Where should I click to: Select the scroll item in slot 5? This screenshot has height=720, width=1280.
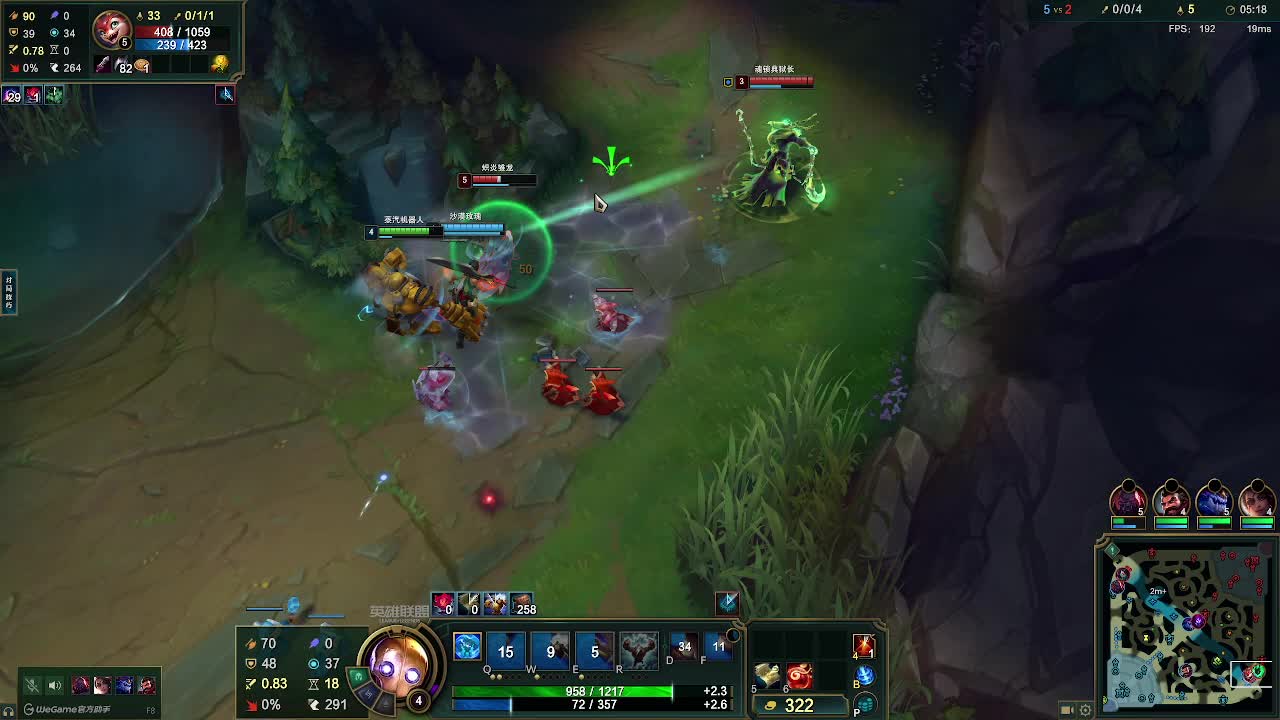[x=768, y=675]
